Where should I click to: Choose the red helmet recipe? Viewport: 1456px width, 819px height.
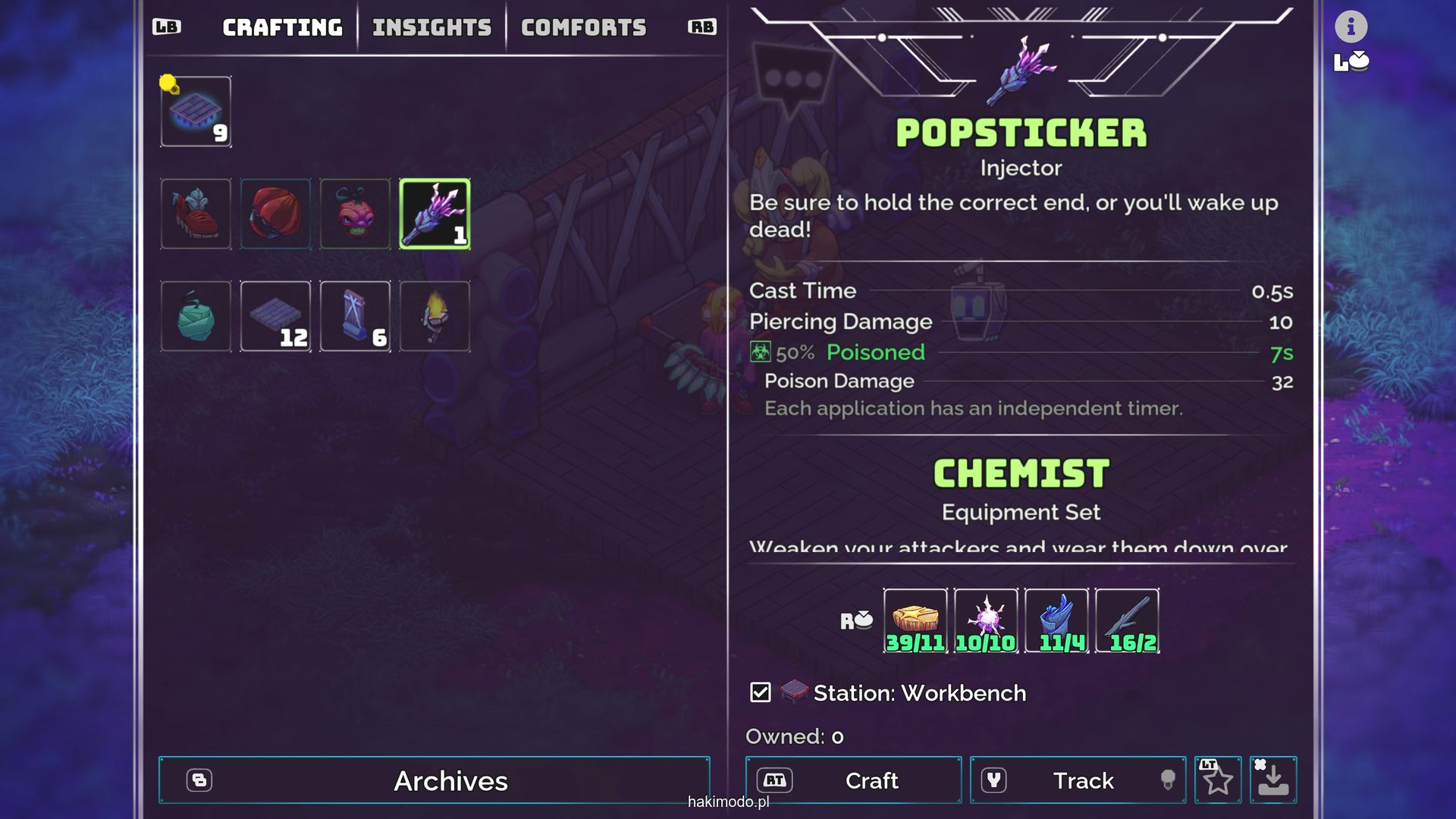coord(275,214)
